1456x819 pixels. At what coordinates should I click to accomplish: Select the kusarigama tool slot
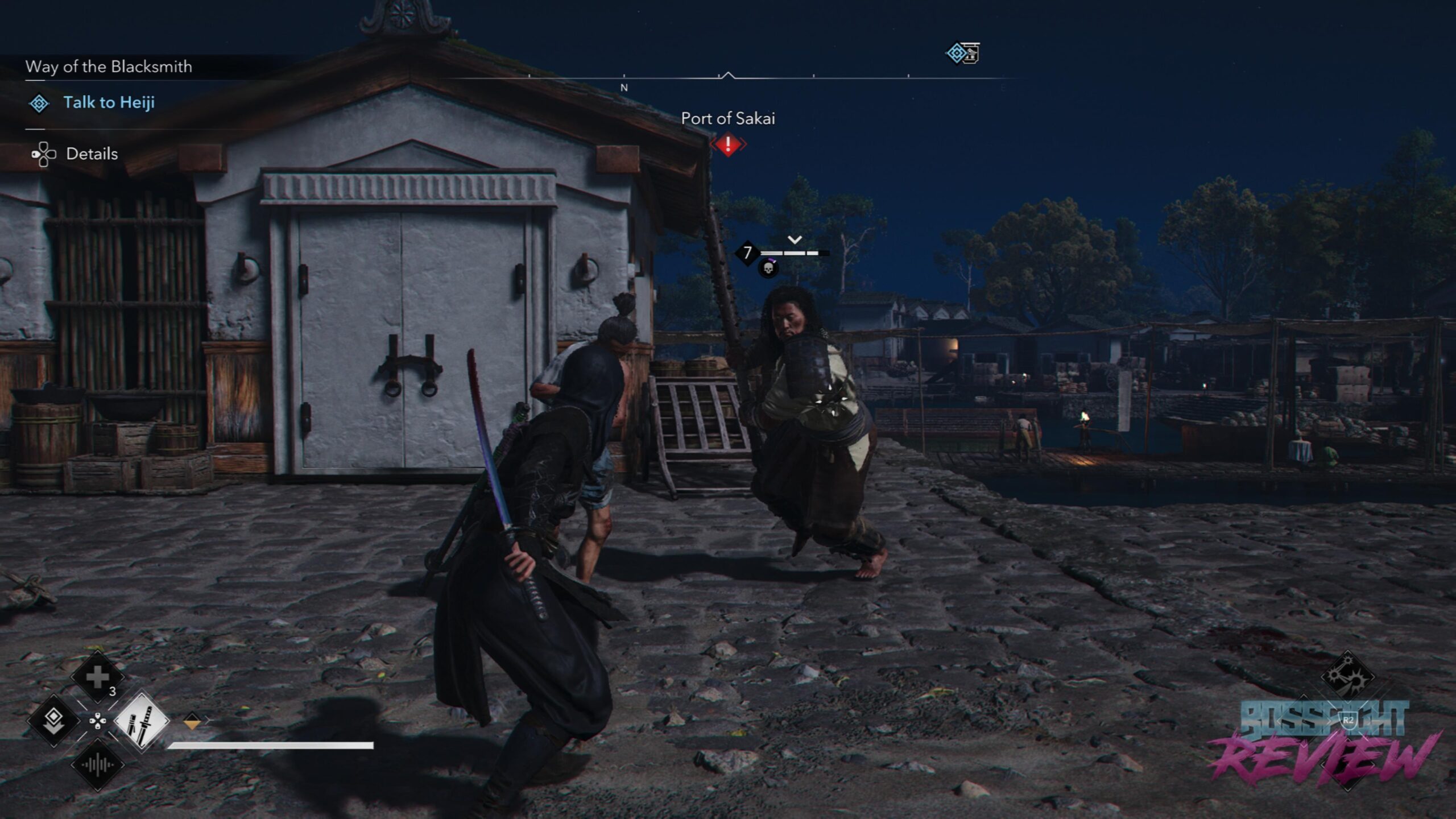pos(1346,676)
